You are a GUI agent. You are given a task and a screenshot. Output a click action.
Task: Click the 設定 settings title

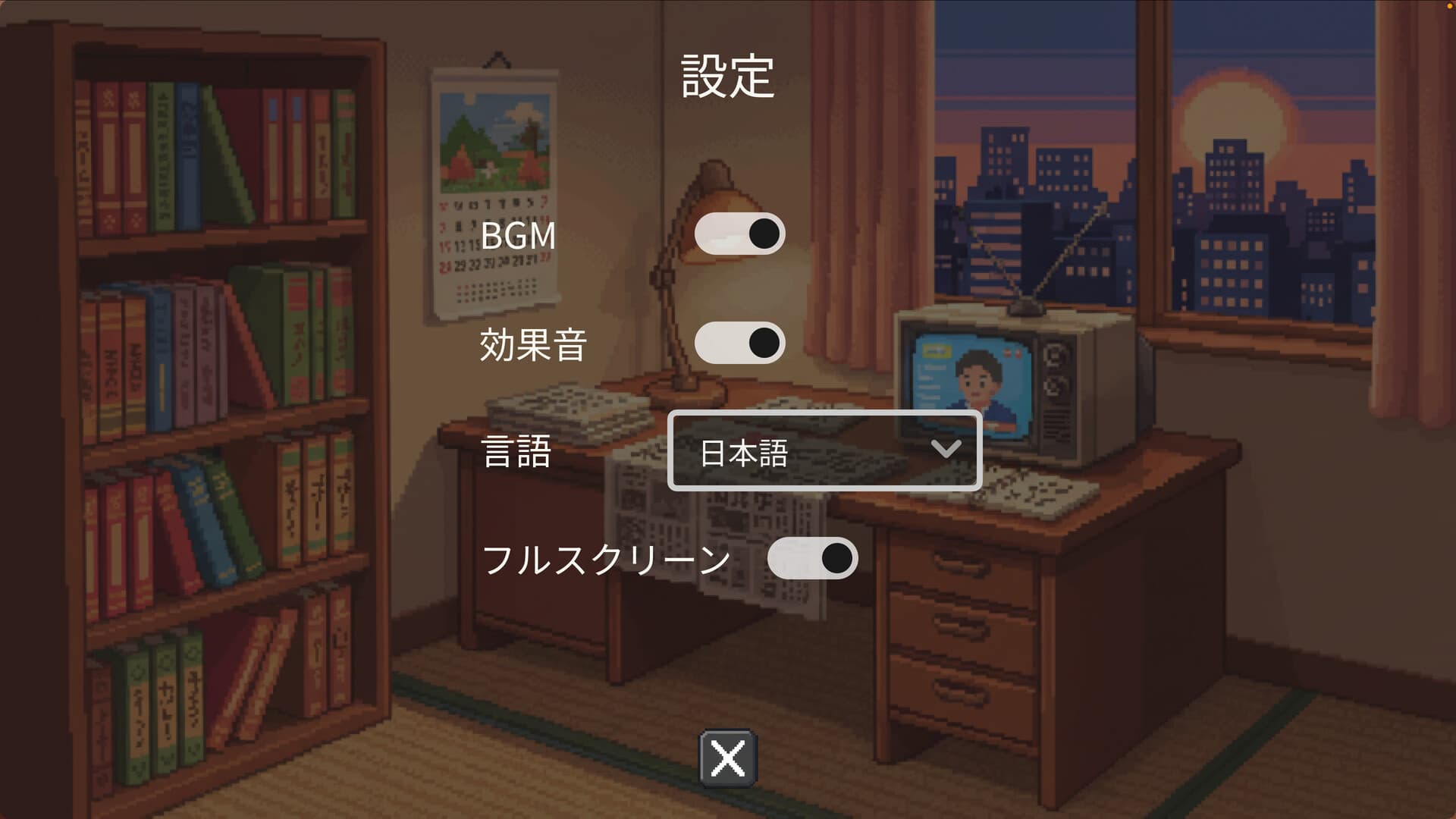[726, 76]
